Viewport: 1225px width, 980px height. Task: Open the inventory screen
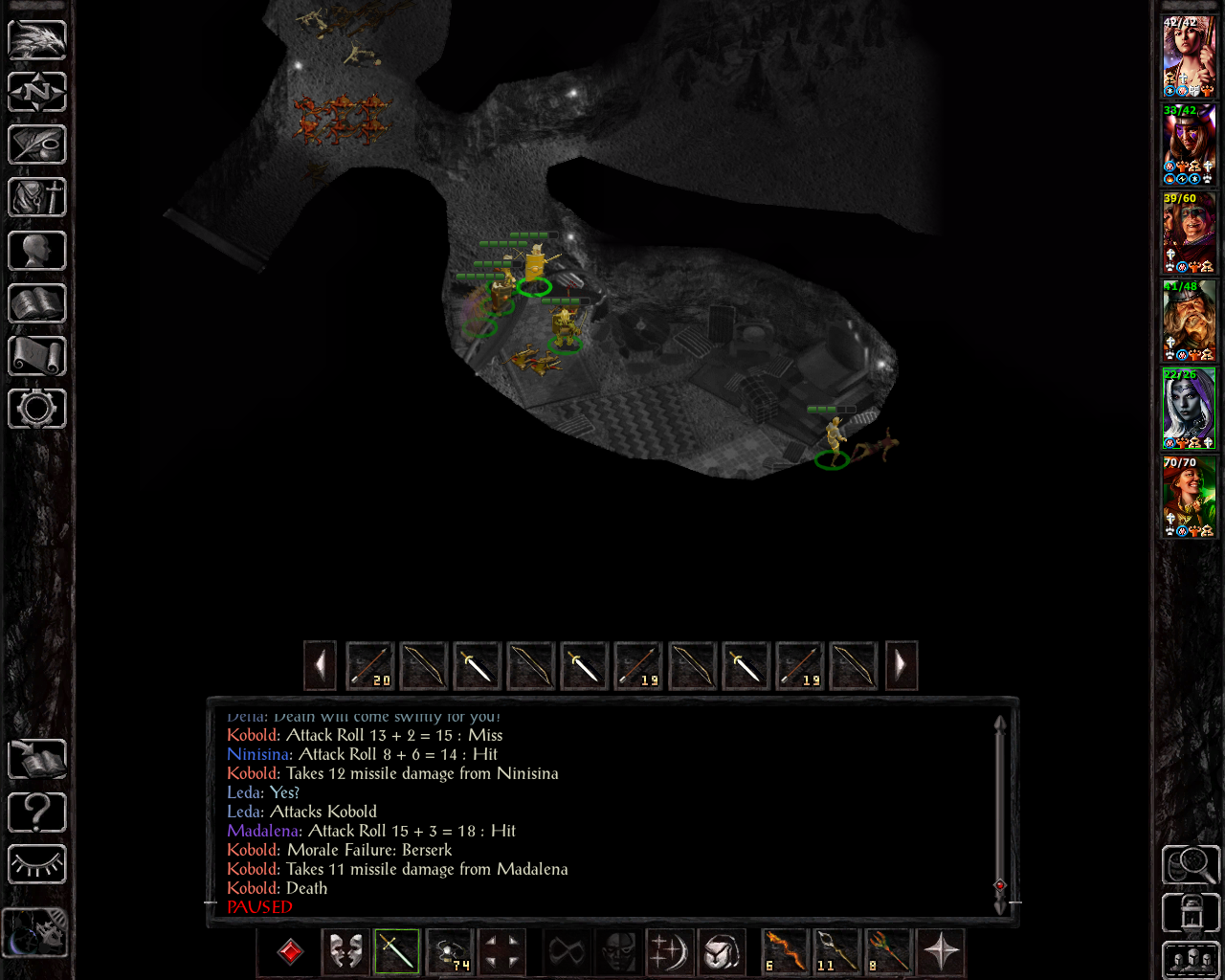(37, 198)
